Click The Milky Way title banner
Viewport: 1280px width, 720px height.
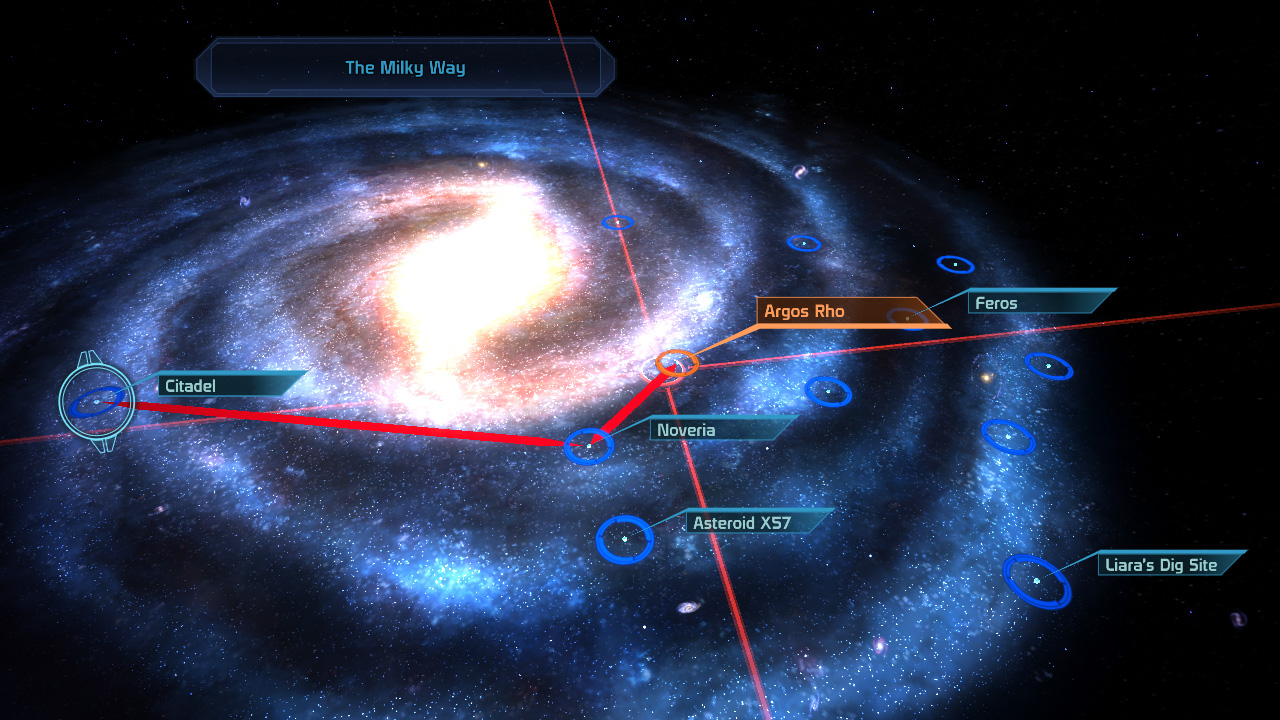coord(404,68)
